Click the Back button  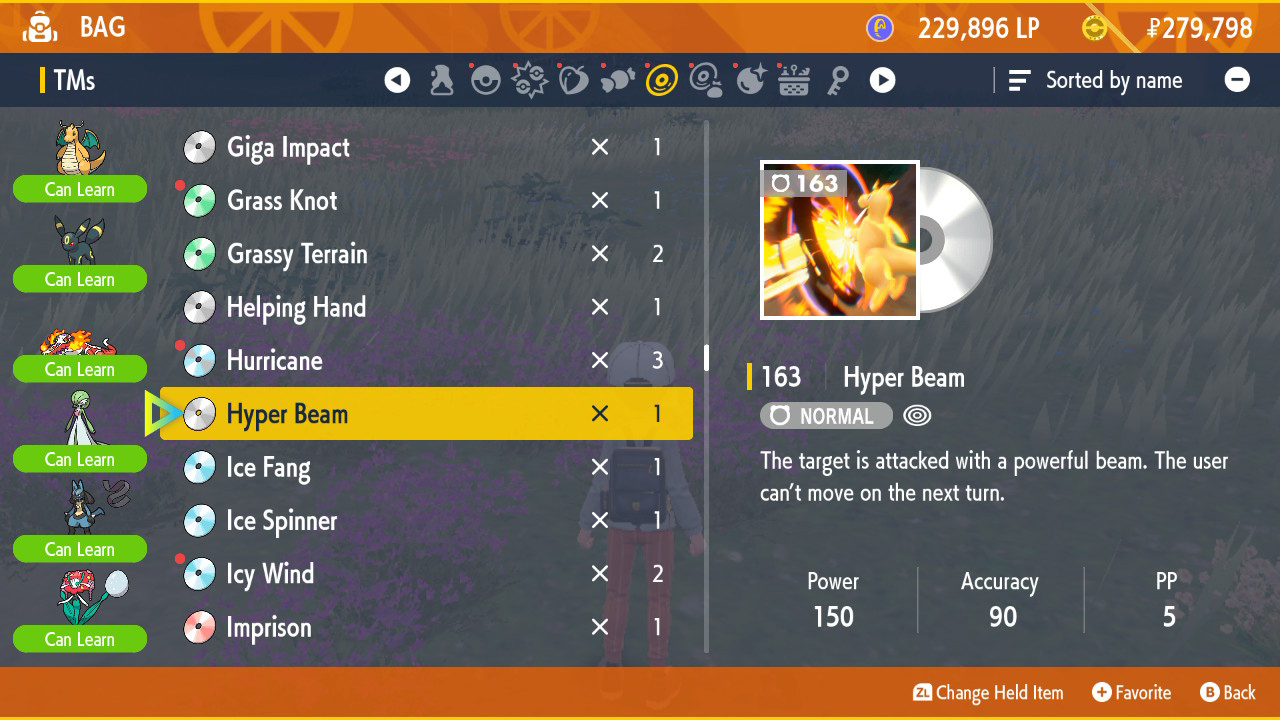(x=1228, y=692)
